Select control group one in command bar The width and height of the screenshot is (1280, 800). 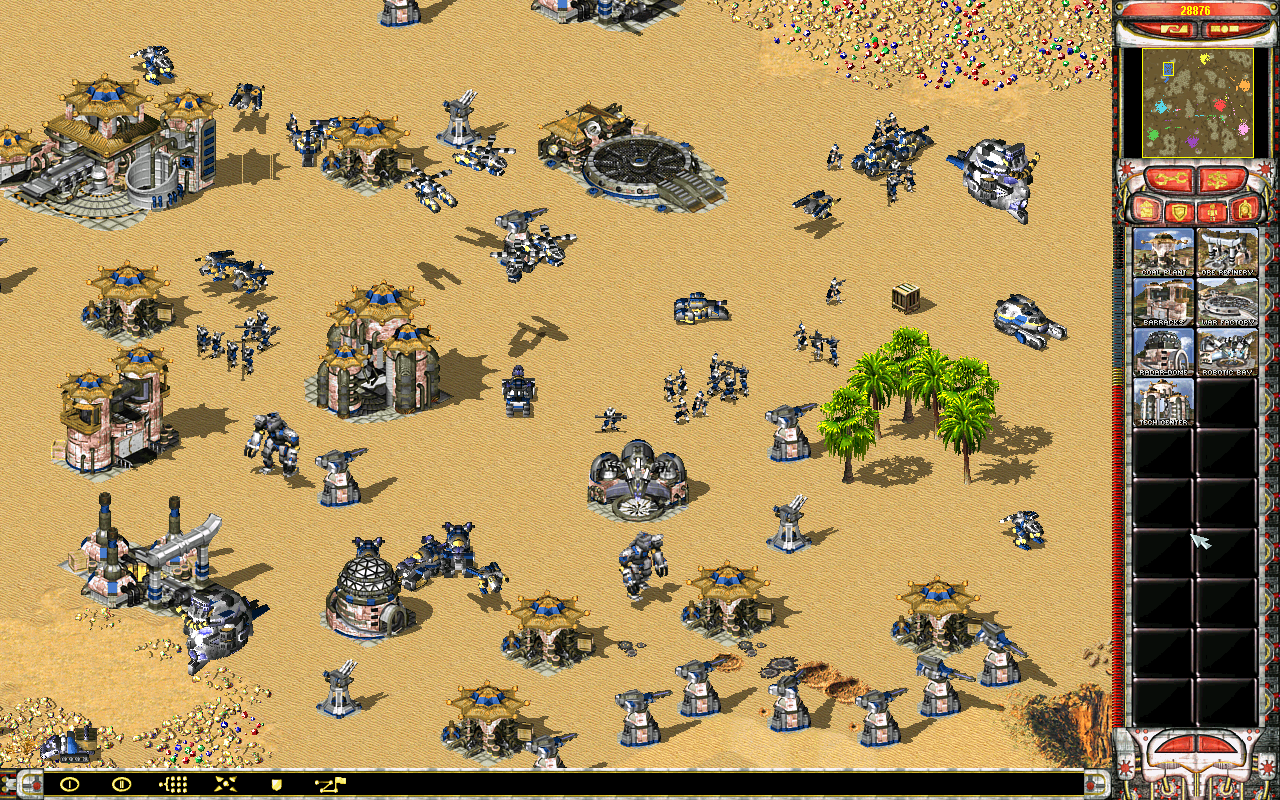point(70,784)
